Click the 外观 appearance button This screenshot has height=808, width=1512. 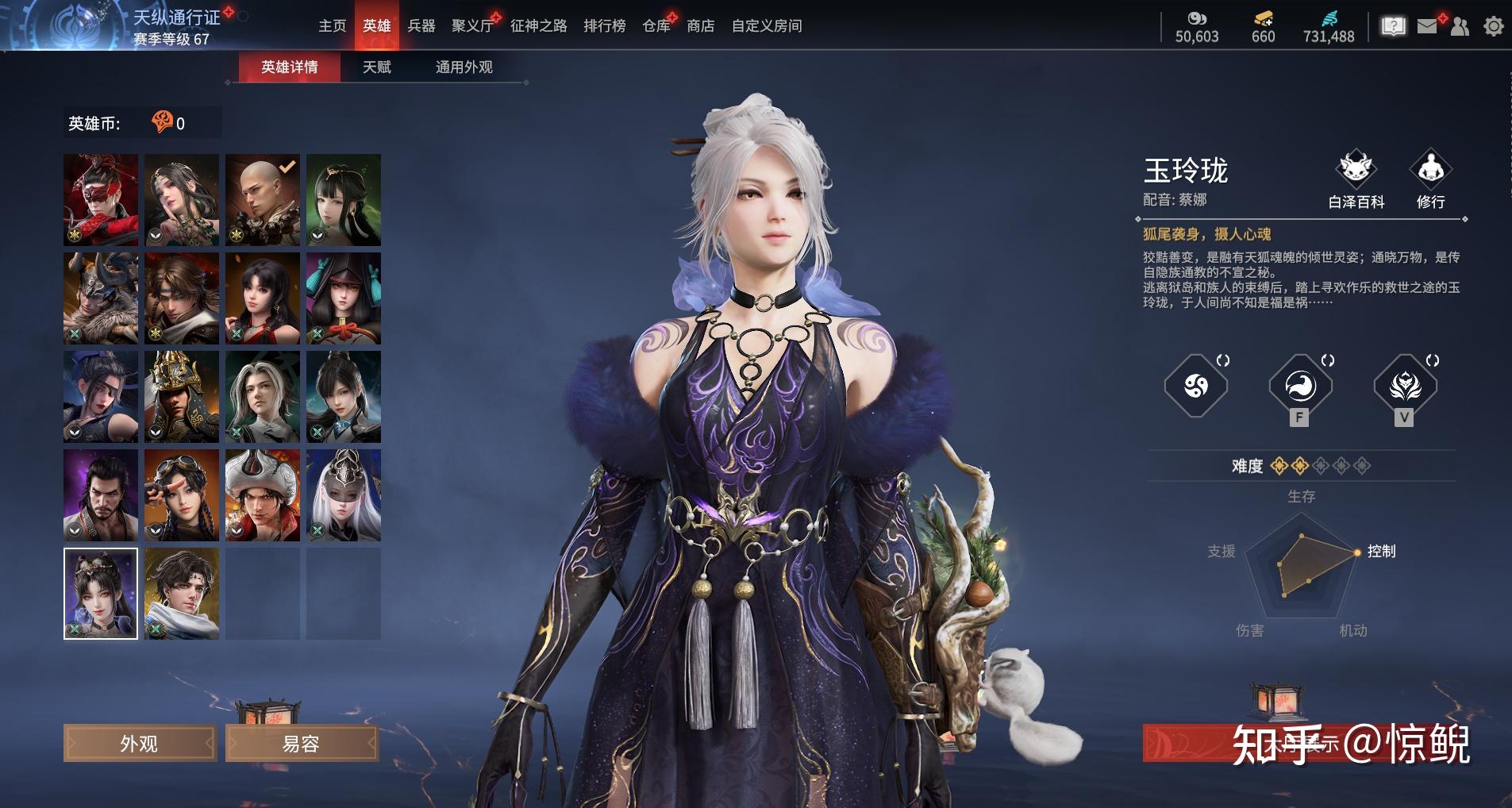coord(139,744)
